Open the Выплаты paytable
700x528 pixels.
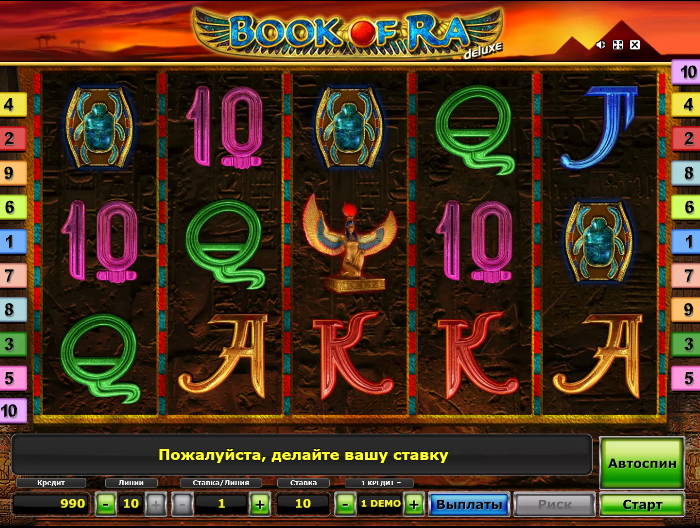coord(468,505)
